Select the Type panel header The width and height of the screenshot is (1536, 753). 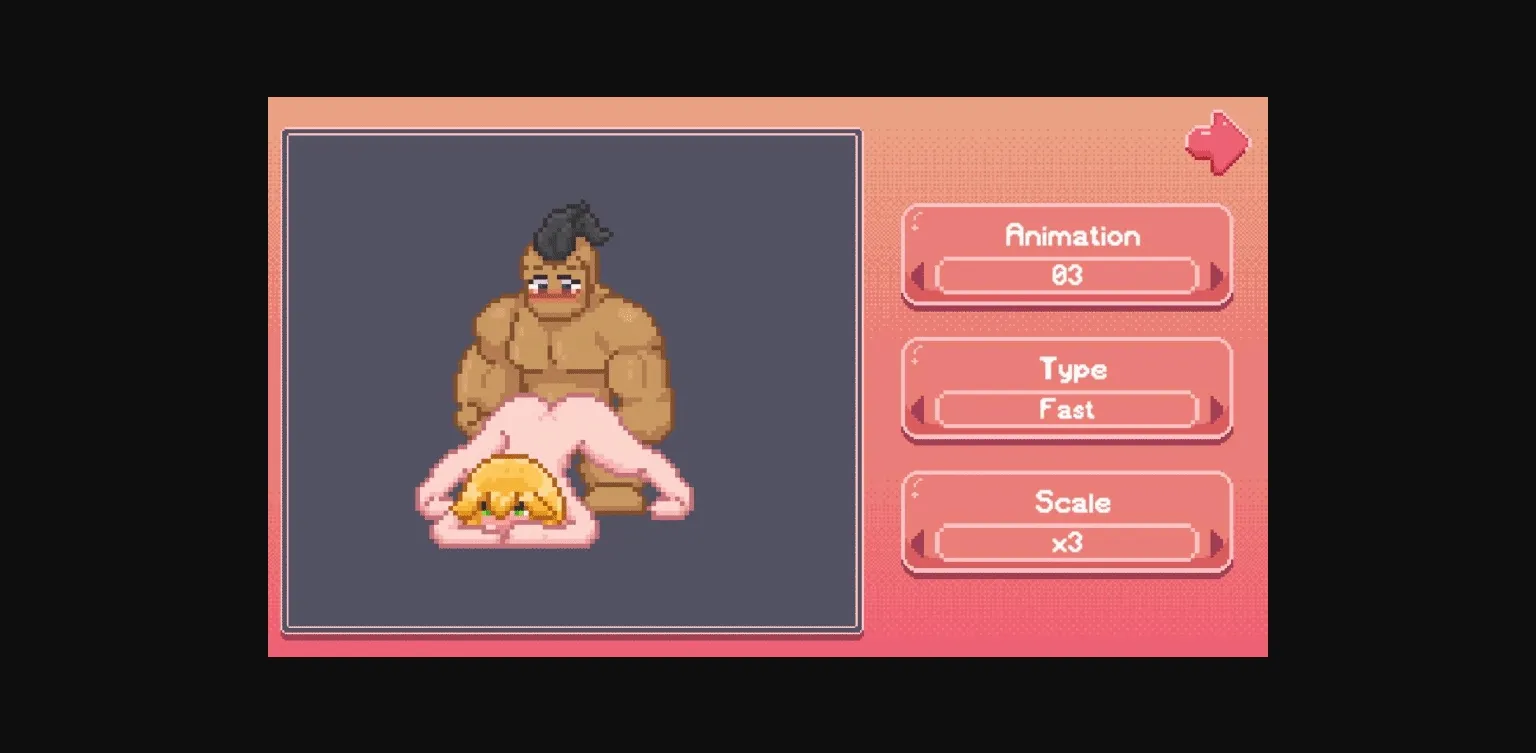click(1072, 370)
